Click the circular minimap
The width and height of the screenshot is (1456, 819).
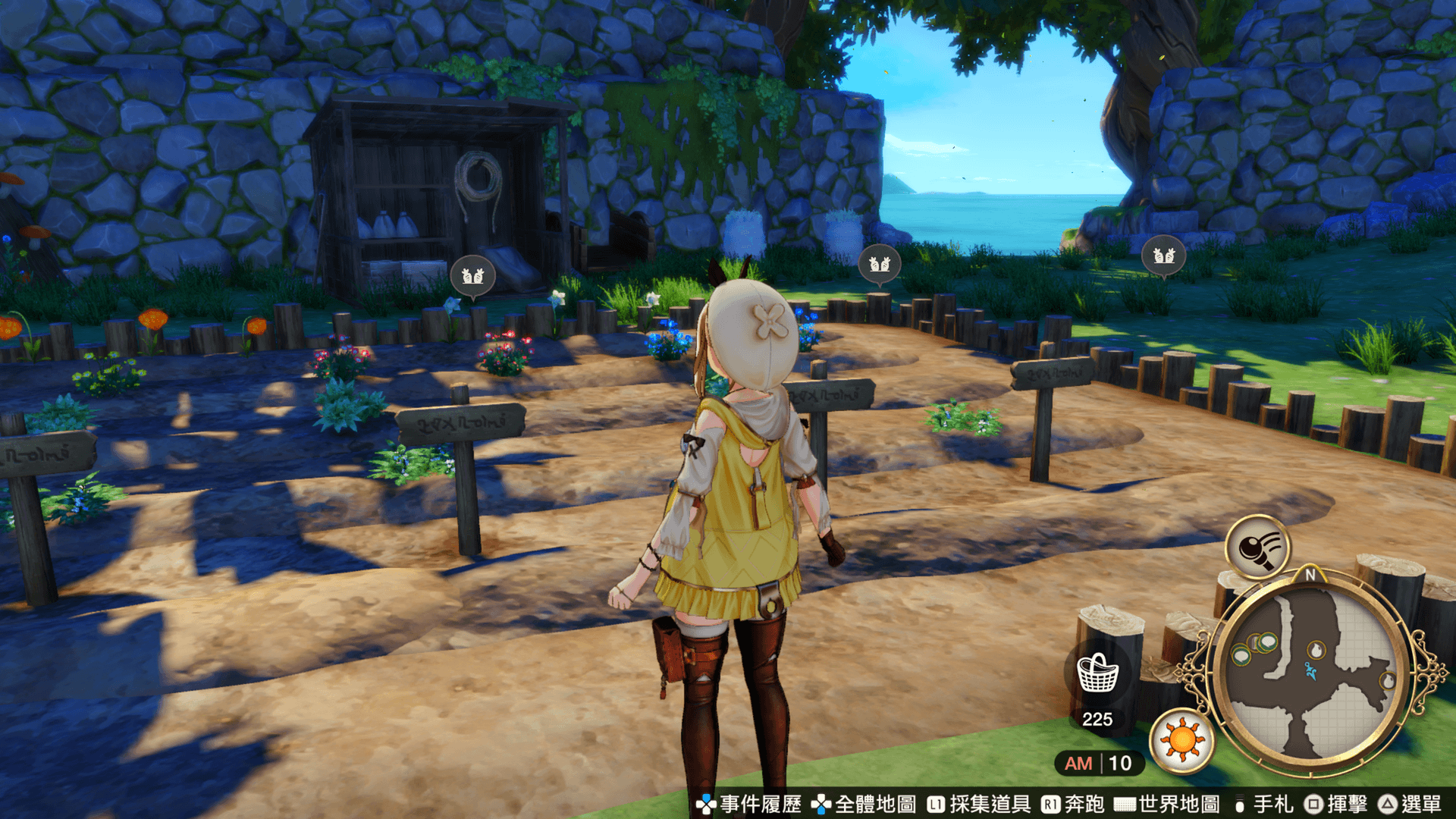tap(1311, 673)
